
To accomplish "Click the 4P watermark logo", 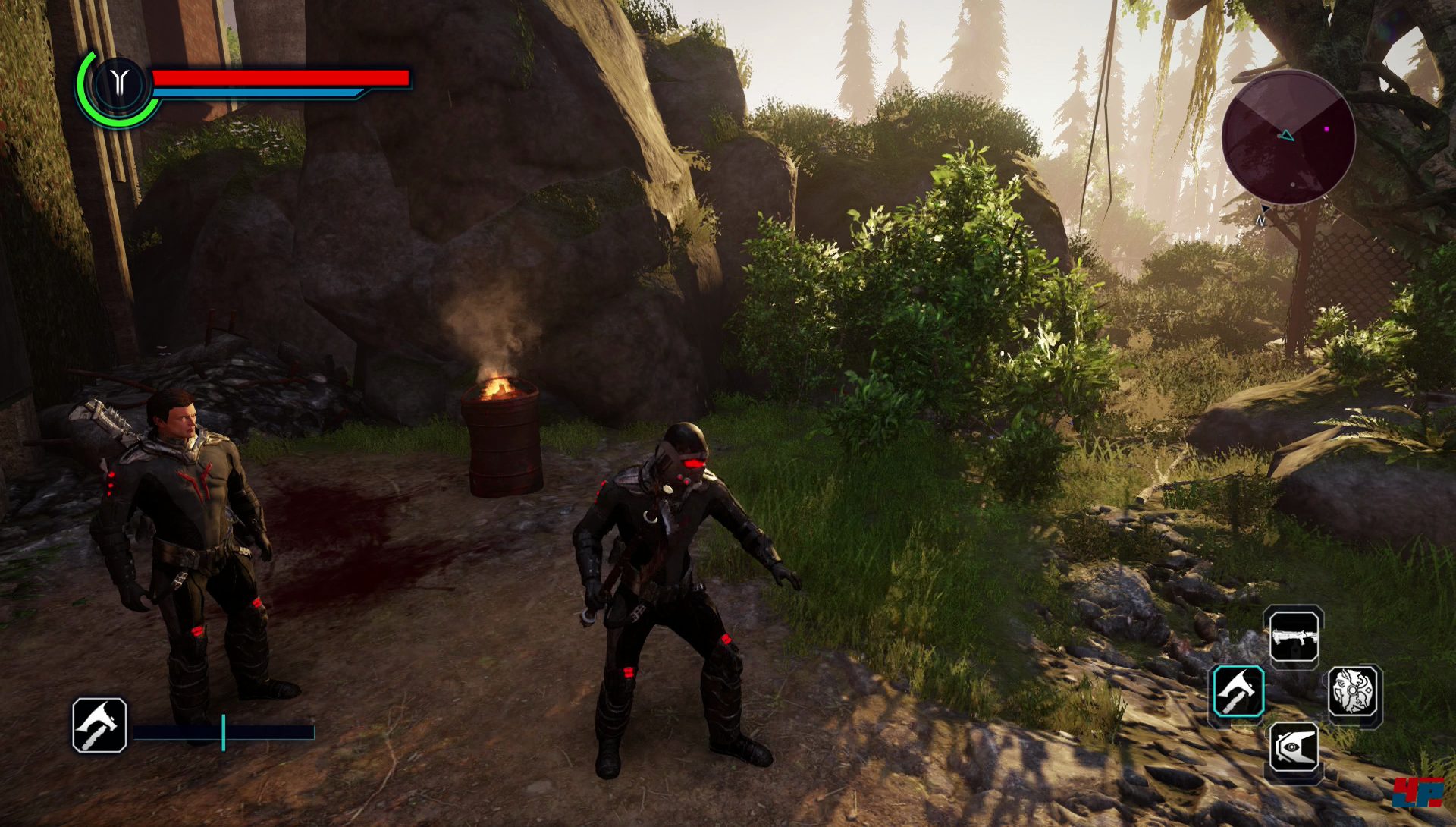I will click(1417, 794).
